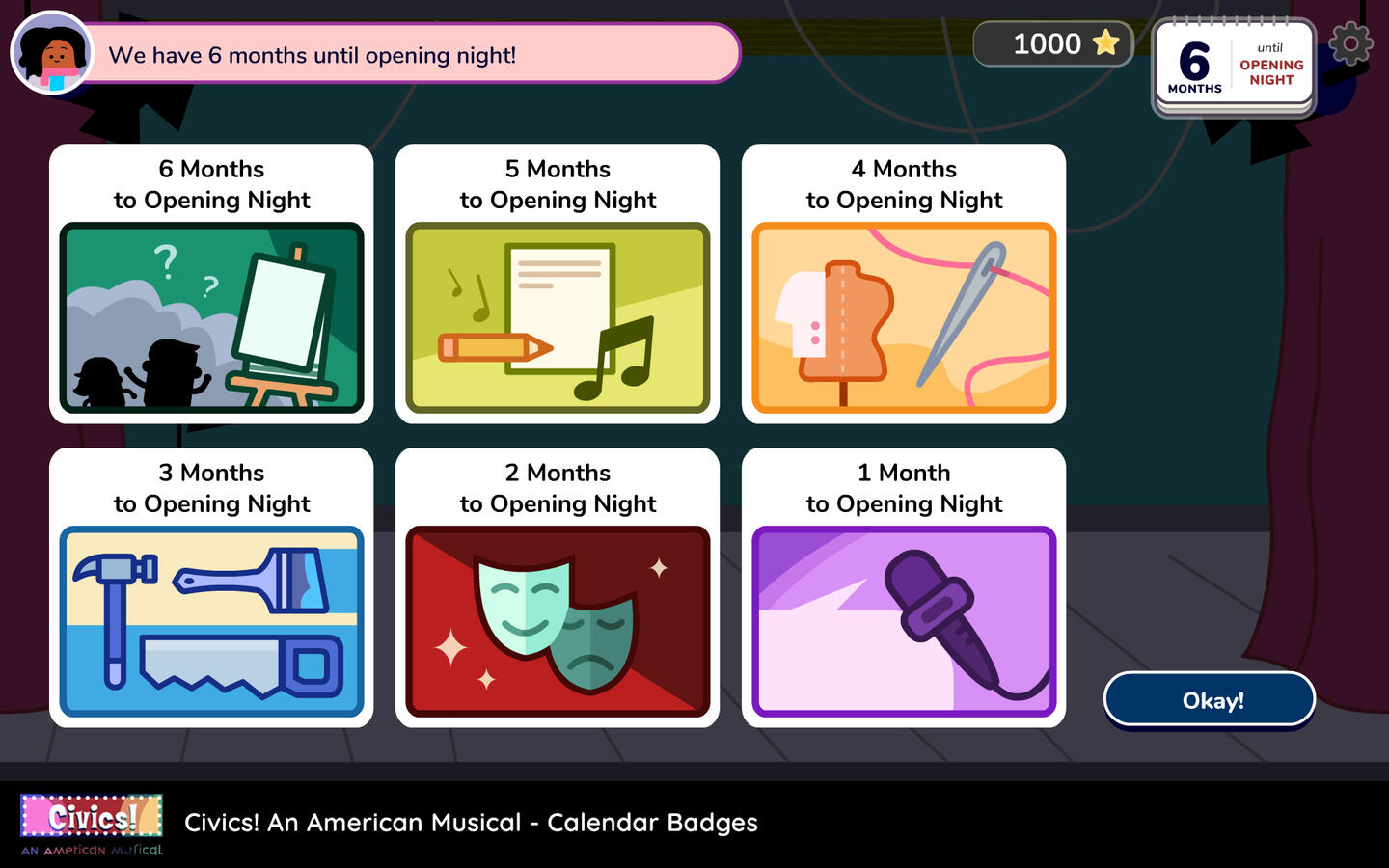This screenshot has width=1389, height=868.
Task: Confirm with the Okay! button
Action: 1210,700
